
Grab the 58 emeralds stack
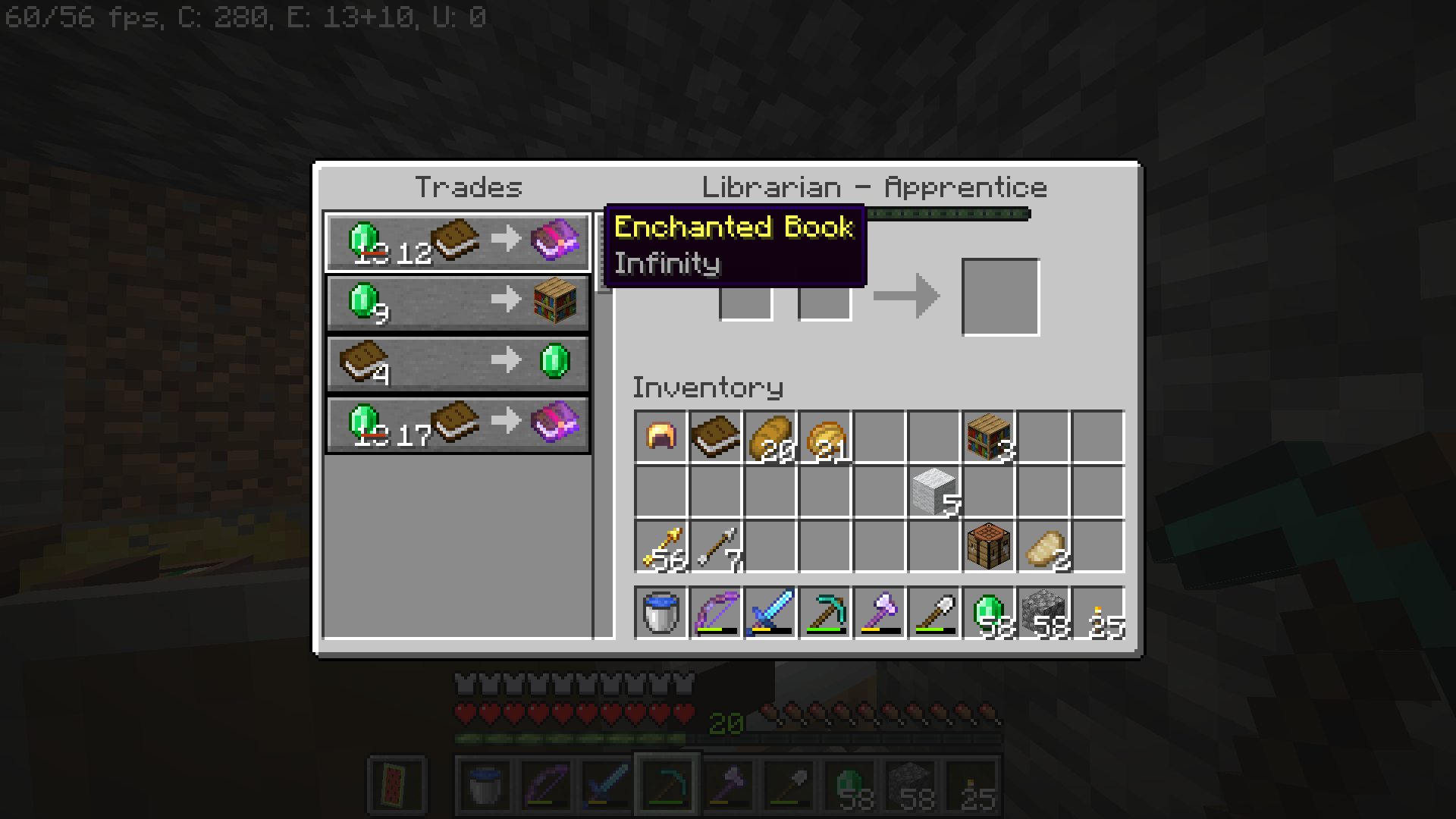point(989,612)
